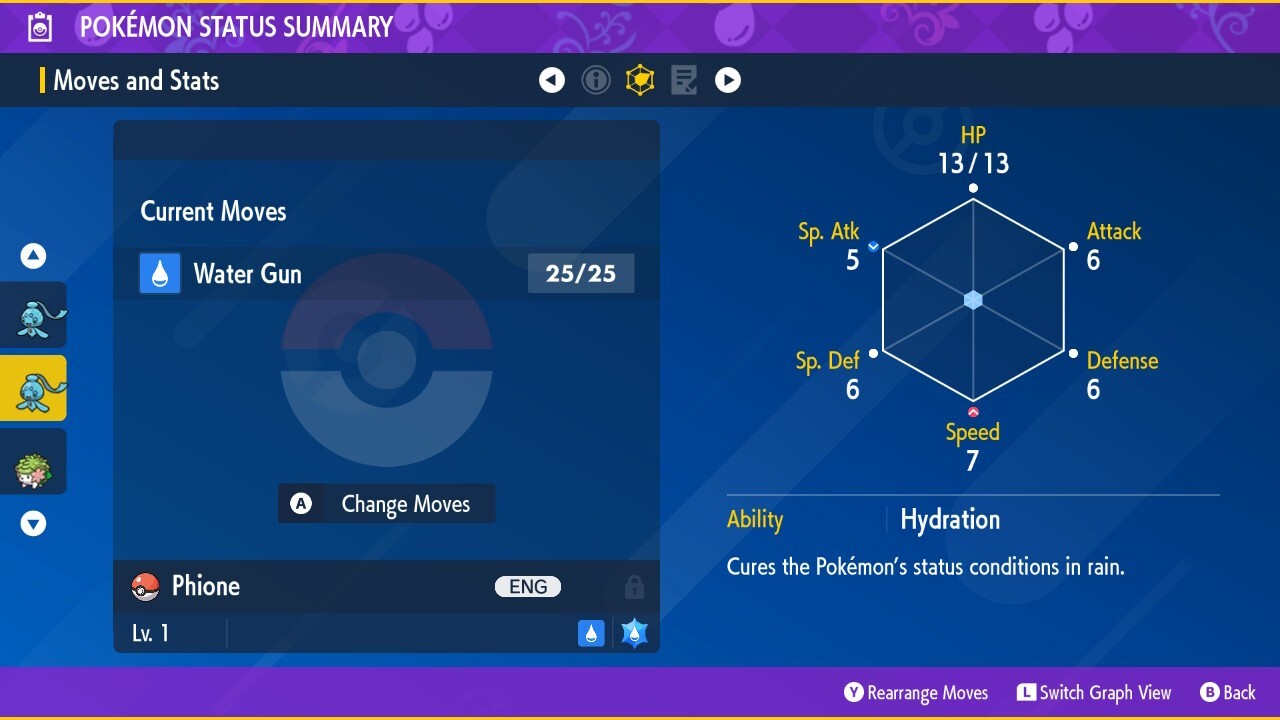Click Water Gun's 25/25 PP display

pyautogui.click(x=580, y=273)
